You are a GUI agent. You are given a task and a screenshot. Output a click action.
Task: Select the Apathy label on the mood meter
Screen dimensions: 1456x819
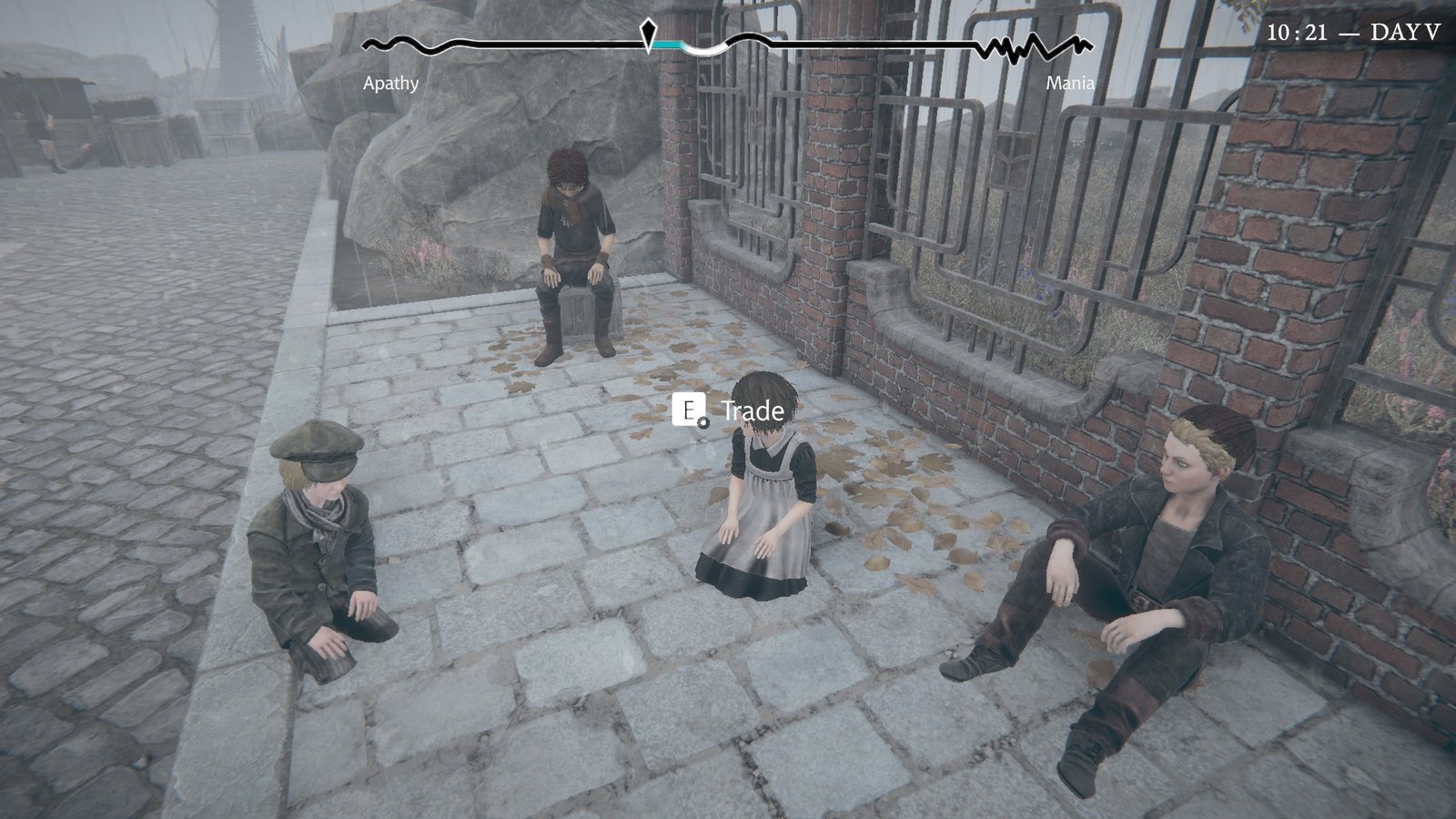(391, 85)
